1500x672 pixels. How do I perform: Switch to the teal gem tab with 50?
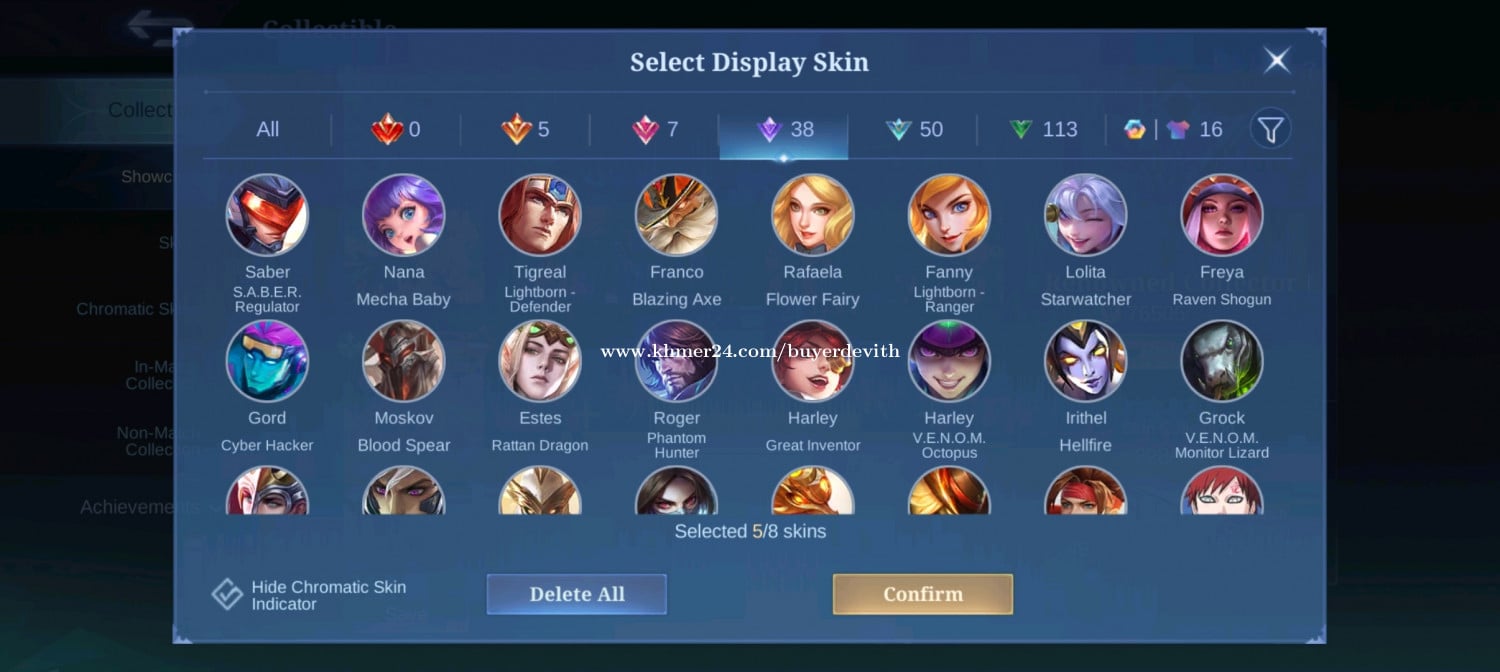coord(914,130)
